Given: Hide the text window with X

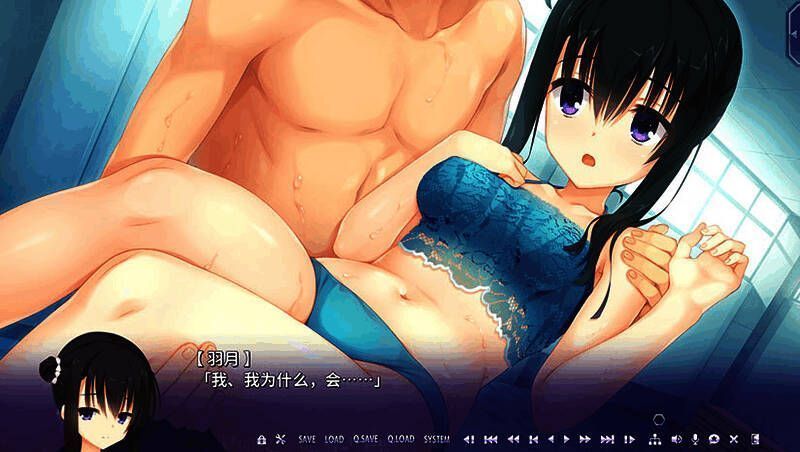Looking at the screenshot, I should coord(734,439).
